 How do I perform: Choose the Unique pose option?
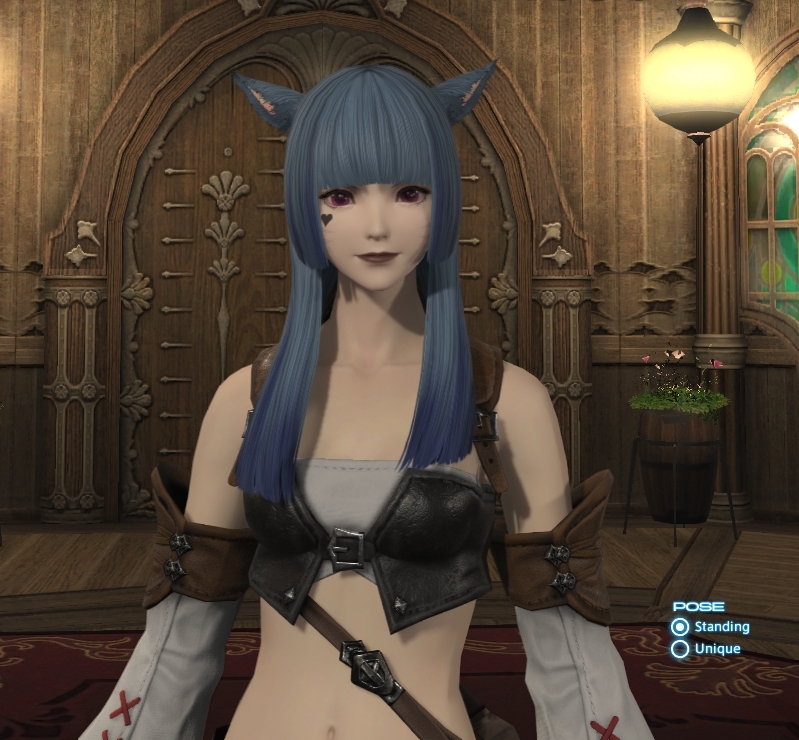coord(681,649)
